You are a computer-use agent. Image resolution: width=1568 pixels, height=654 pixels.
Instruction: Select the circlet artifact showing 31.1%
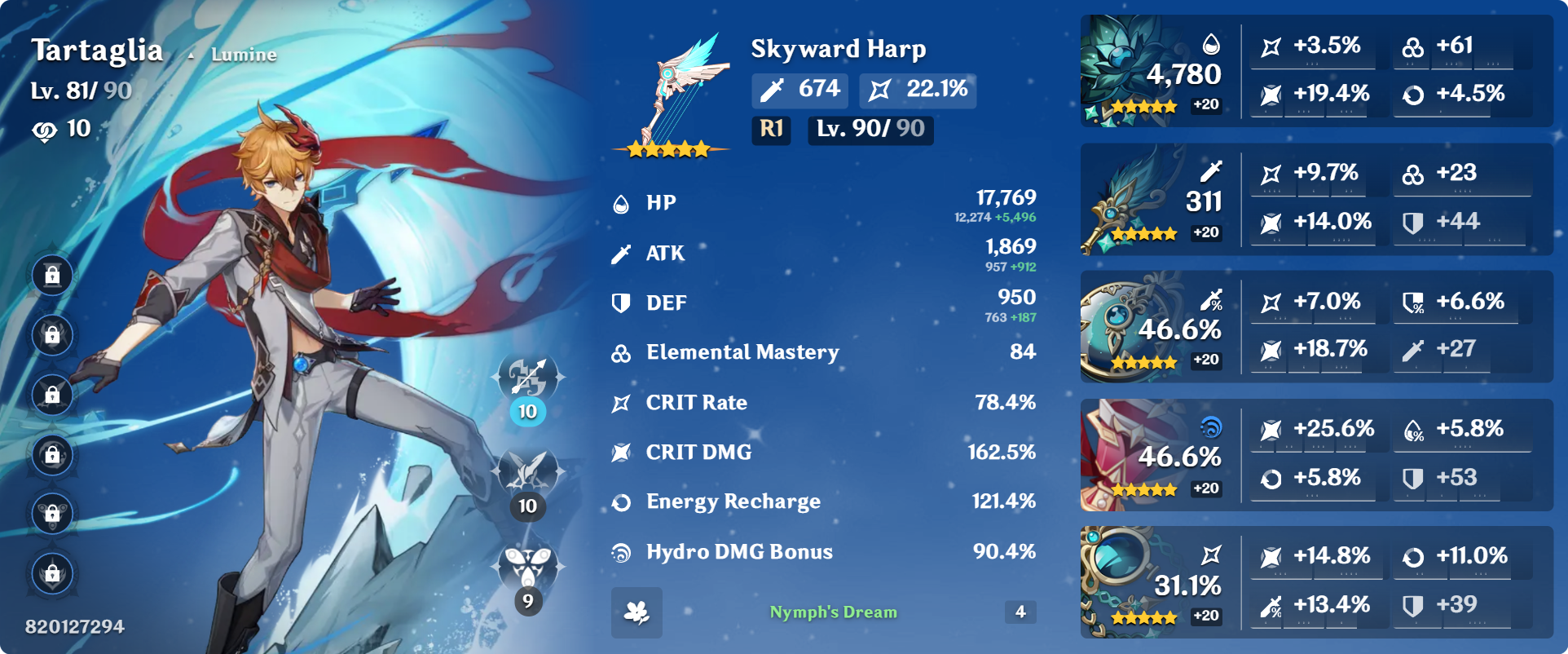coord(1133,583)
